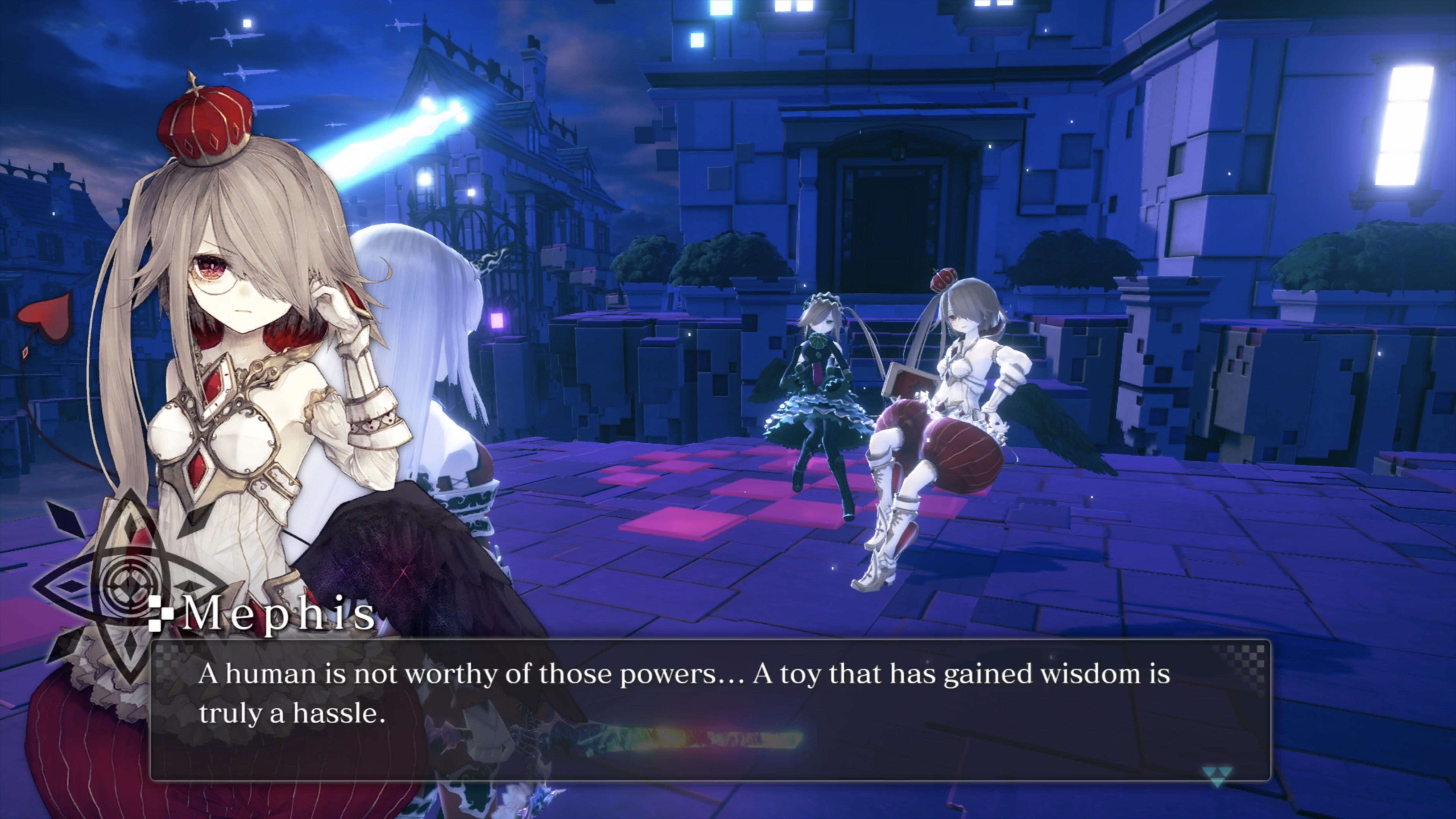Screen dimensions: 1456x819
Task: Click Mephis's dialogue text box to continue
Action: click(710, 710)
